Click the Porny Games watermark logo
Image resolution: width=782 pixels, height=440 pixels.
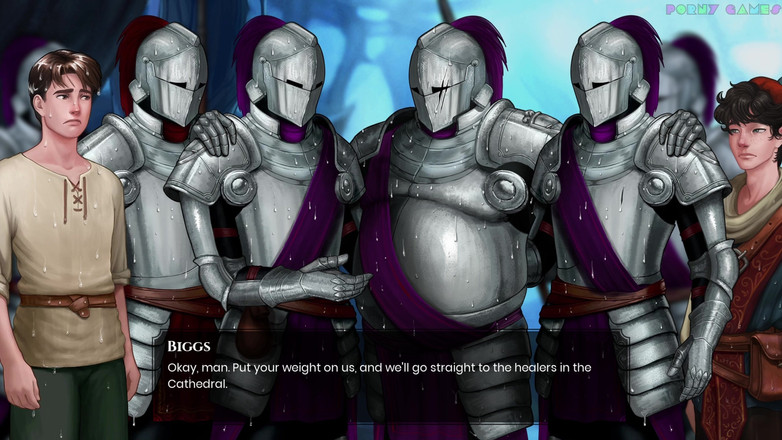click(x=722, y=10)
